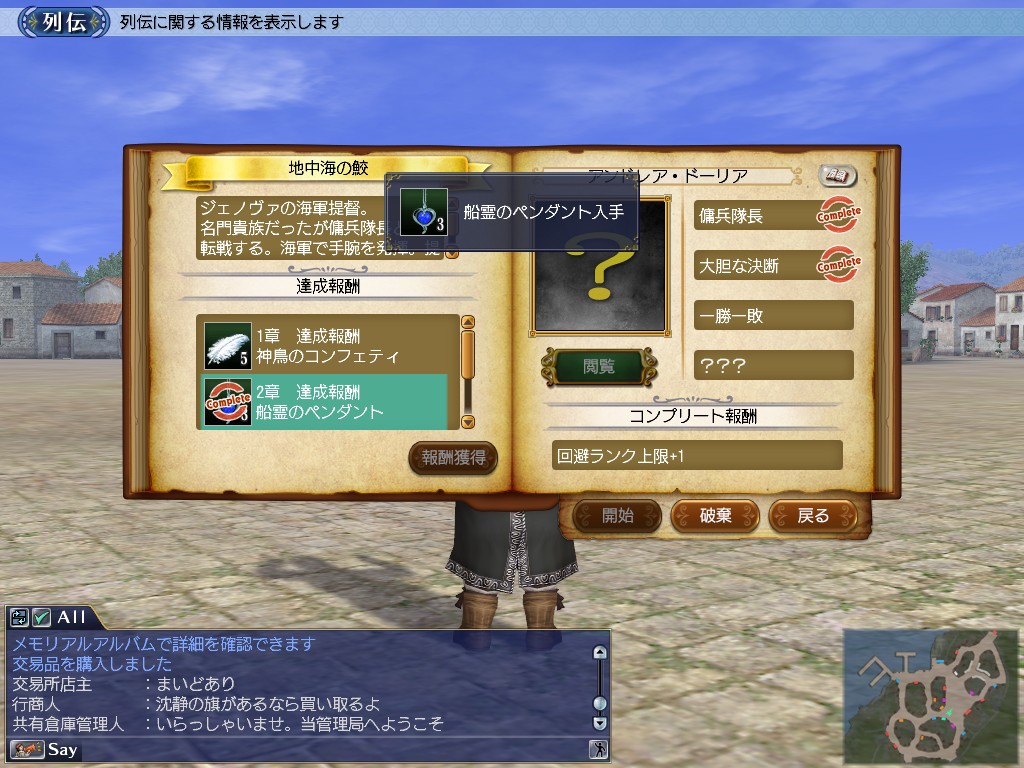
Task: Claim reward with the 報酬獲得 button
Action: (453, 458)
